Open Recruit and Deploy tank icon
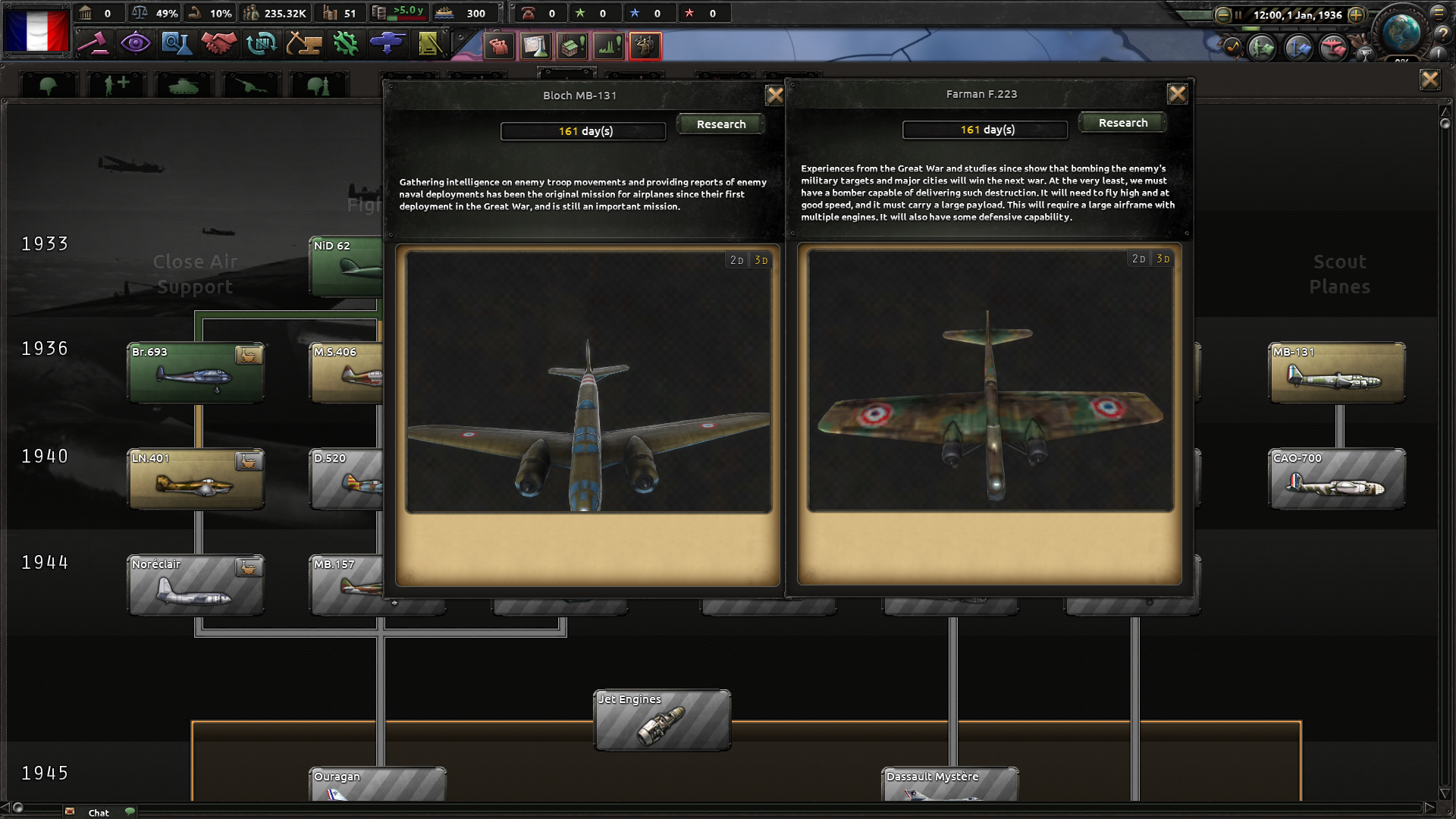 pyautogui.click(x=387, y=45)
